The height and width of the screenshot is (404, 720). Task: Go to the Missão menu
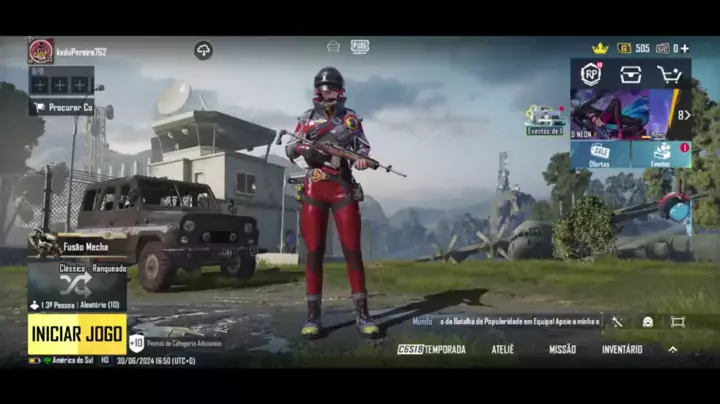click(x=562, y=349)
